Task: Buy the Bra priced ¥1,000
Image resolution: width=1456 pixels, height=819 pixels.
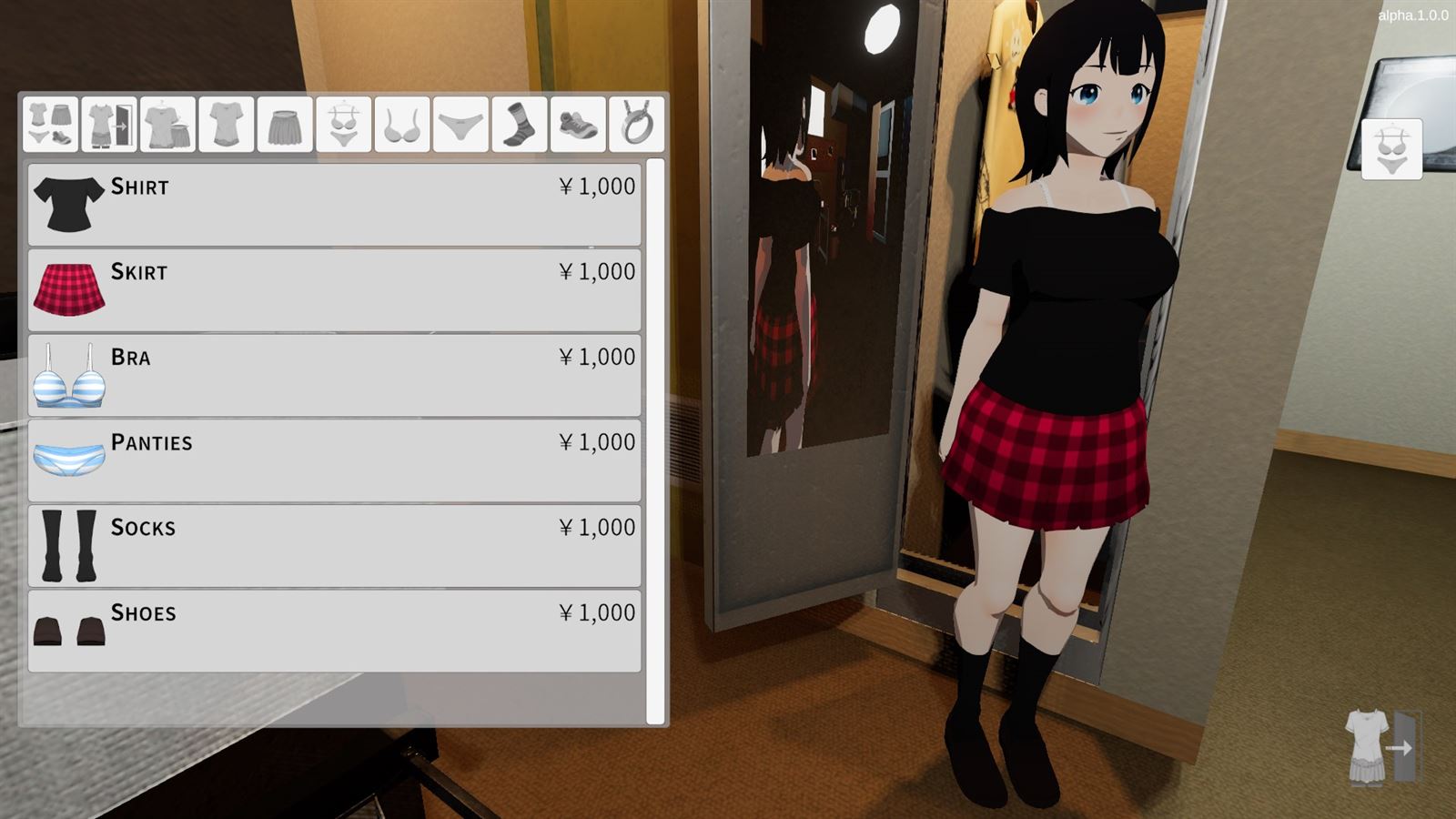Action: pos(335,372)
